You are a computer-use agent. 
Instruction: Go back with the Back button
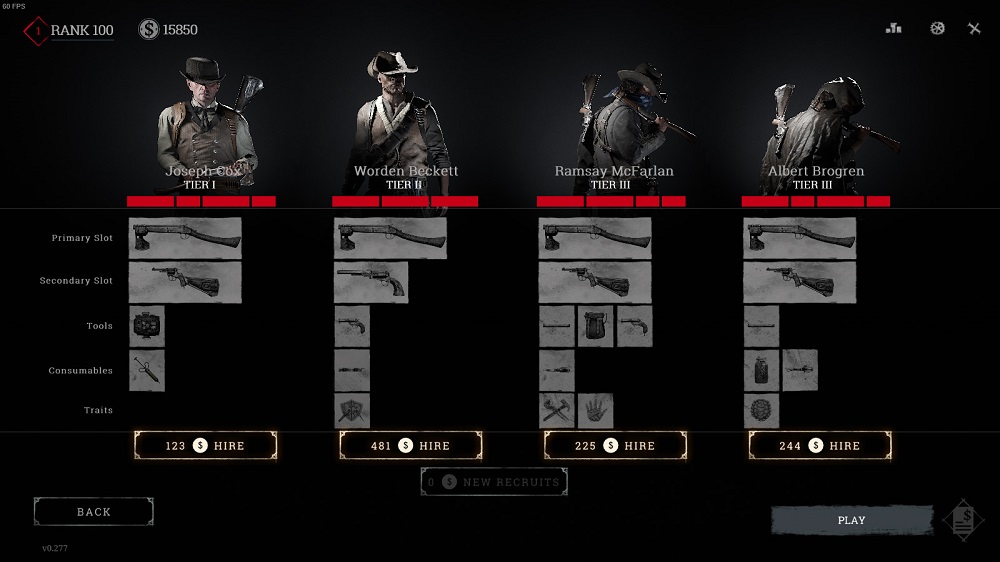(x=94, y=512)
